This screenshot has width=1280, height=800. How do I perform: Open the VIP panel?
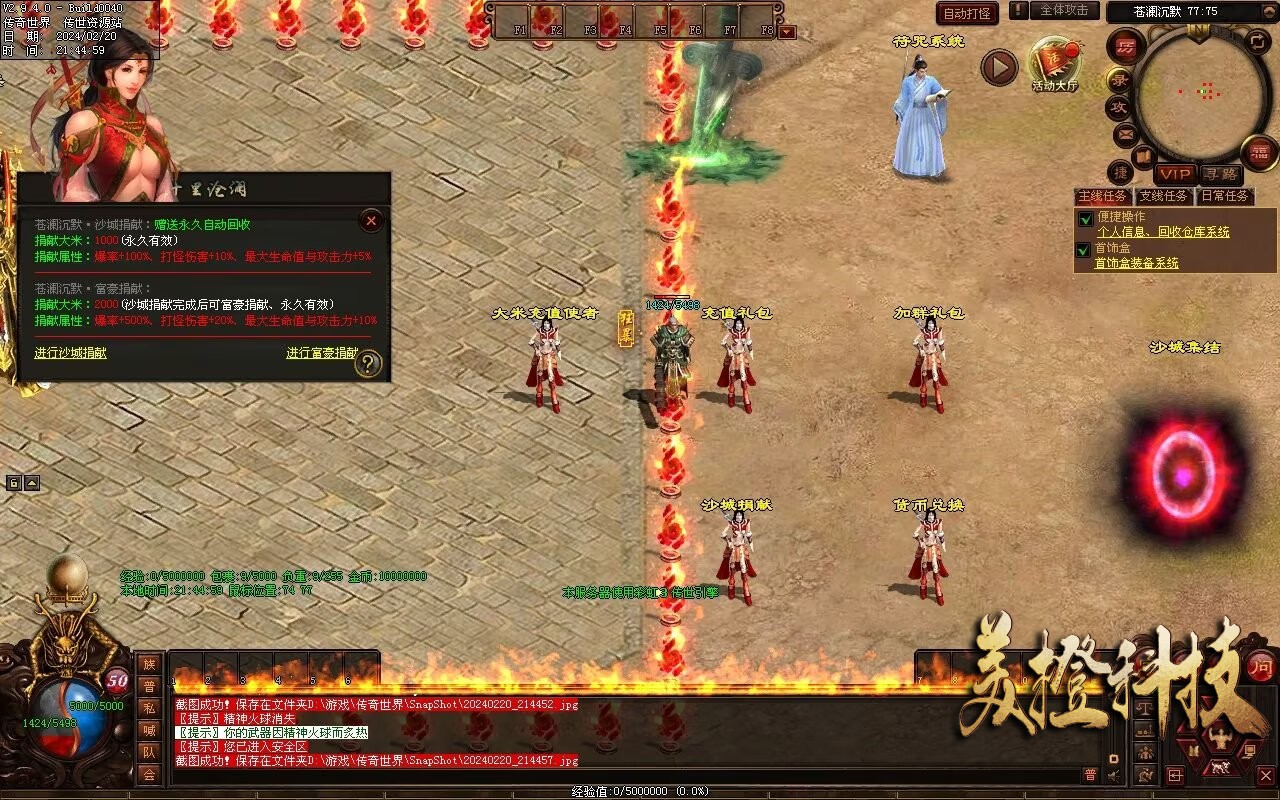[1175, 174]
